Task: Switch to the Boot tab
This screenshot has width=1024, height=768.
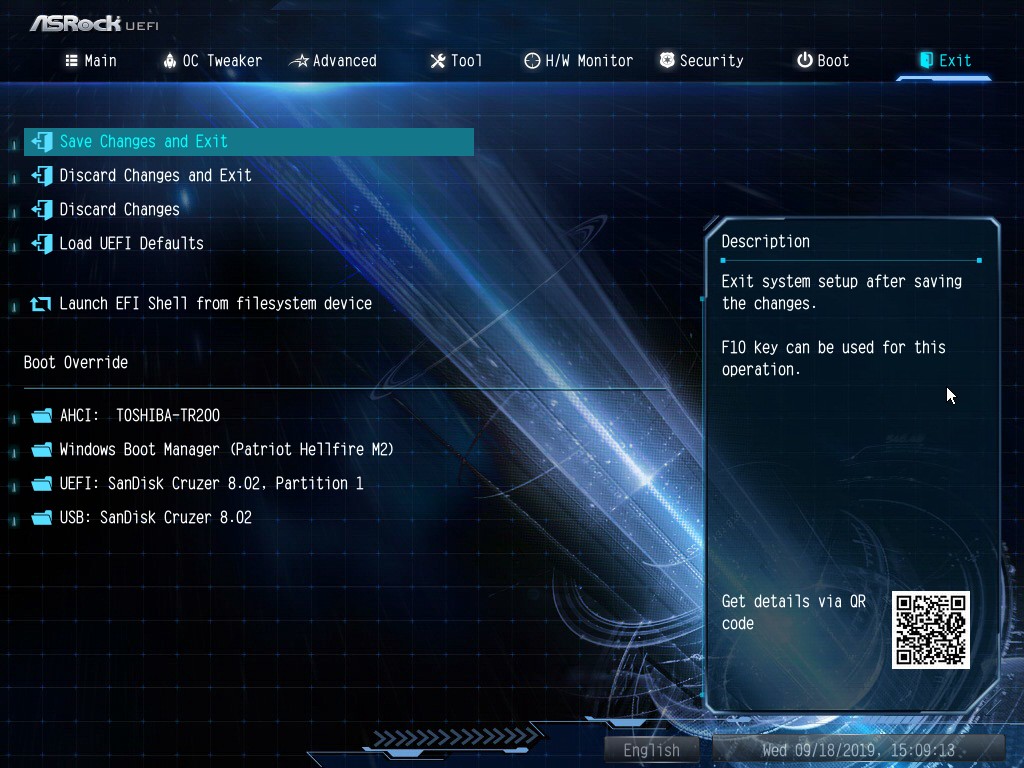Action: coord(823,61)
